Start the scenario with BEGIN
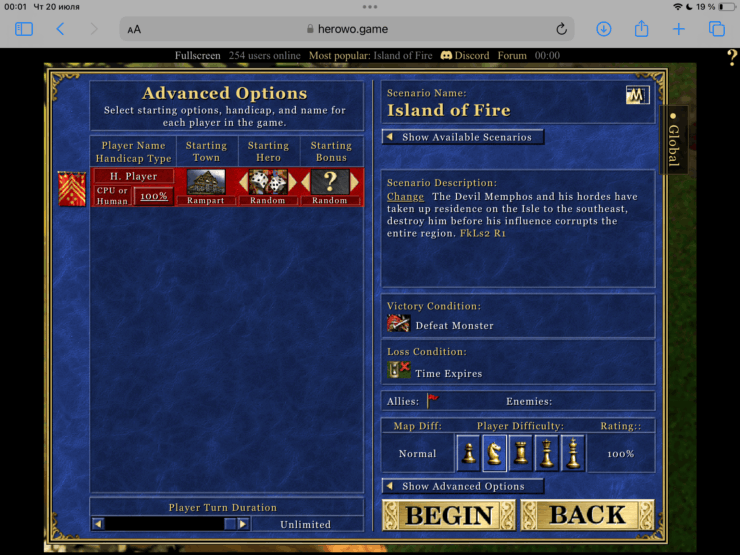 (448, 516)
